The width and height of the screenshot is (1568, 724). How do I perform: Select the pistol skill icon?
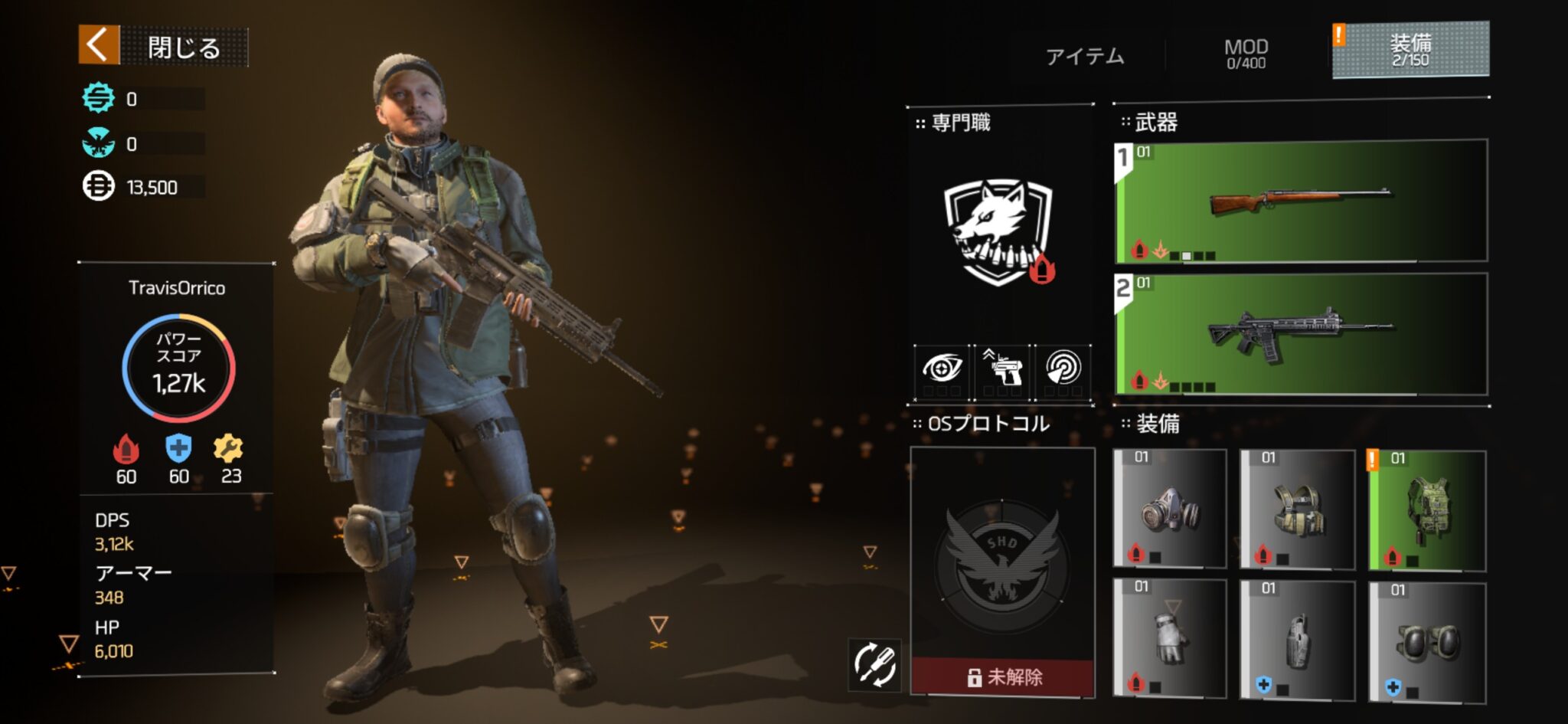(1002, 369)
